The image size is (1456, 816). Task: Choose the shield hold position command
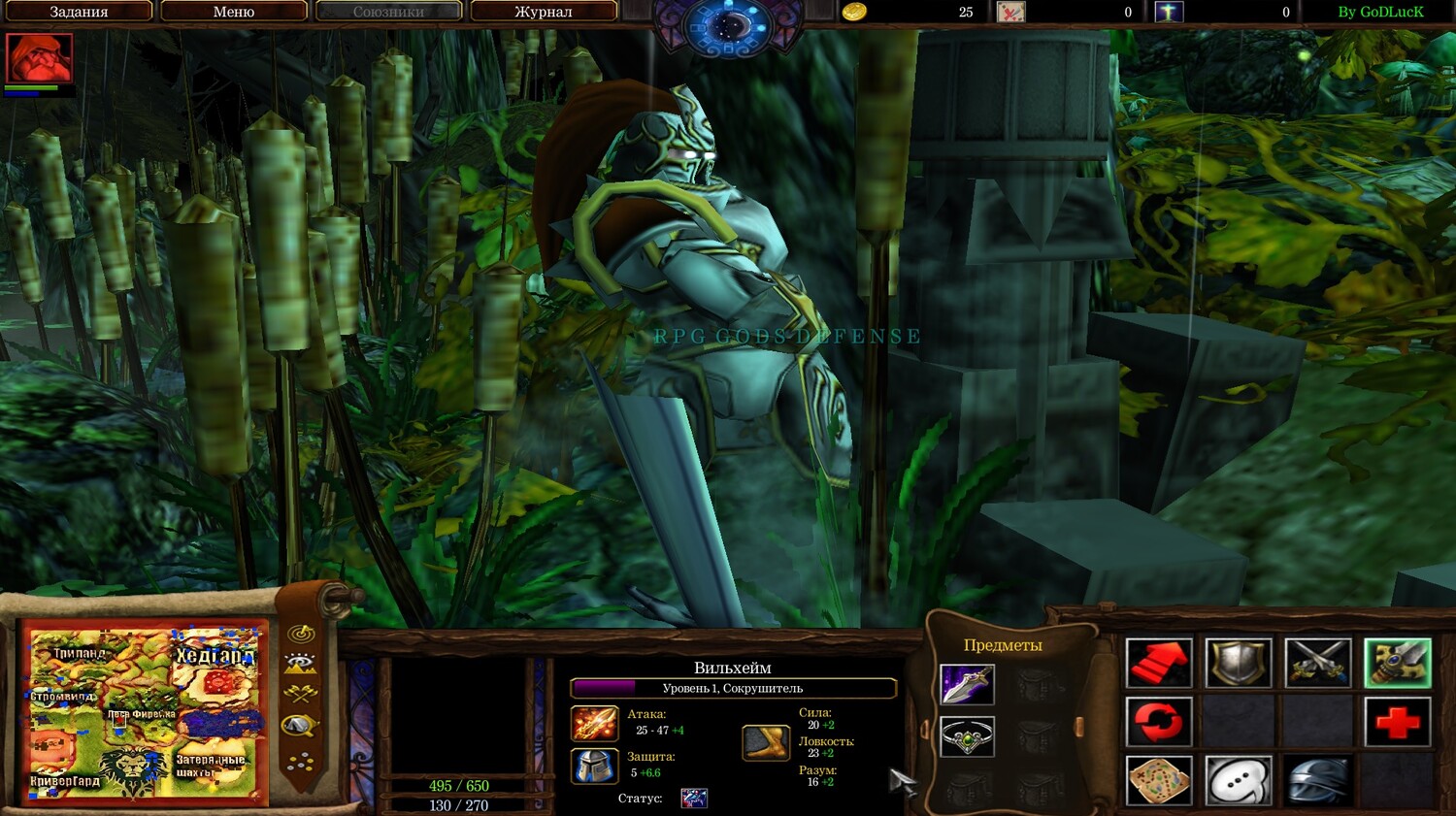click(1239, 664)
